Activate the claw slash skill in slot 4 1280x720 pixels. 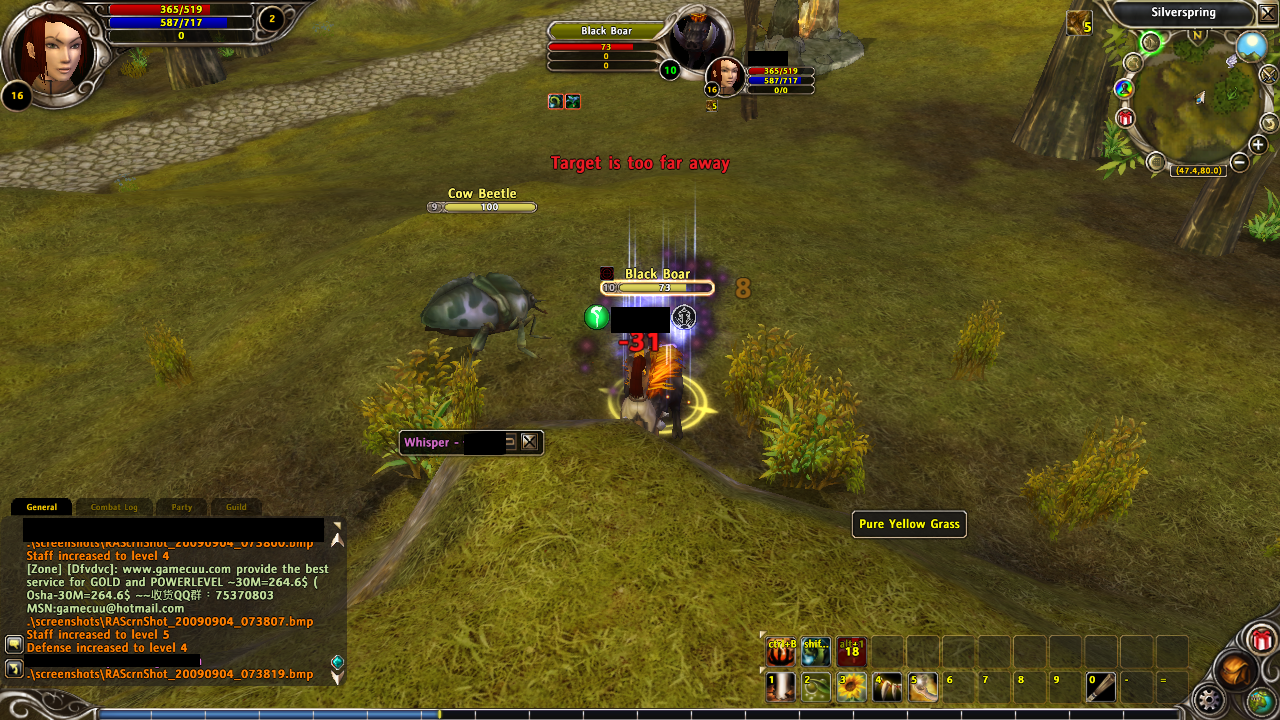[x=887, y=687]
